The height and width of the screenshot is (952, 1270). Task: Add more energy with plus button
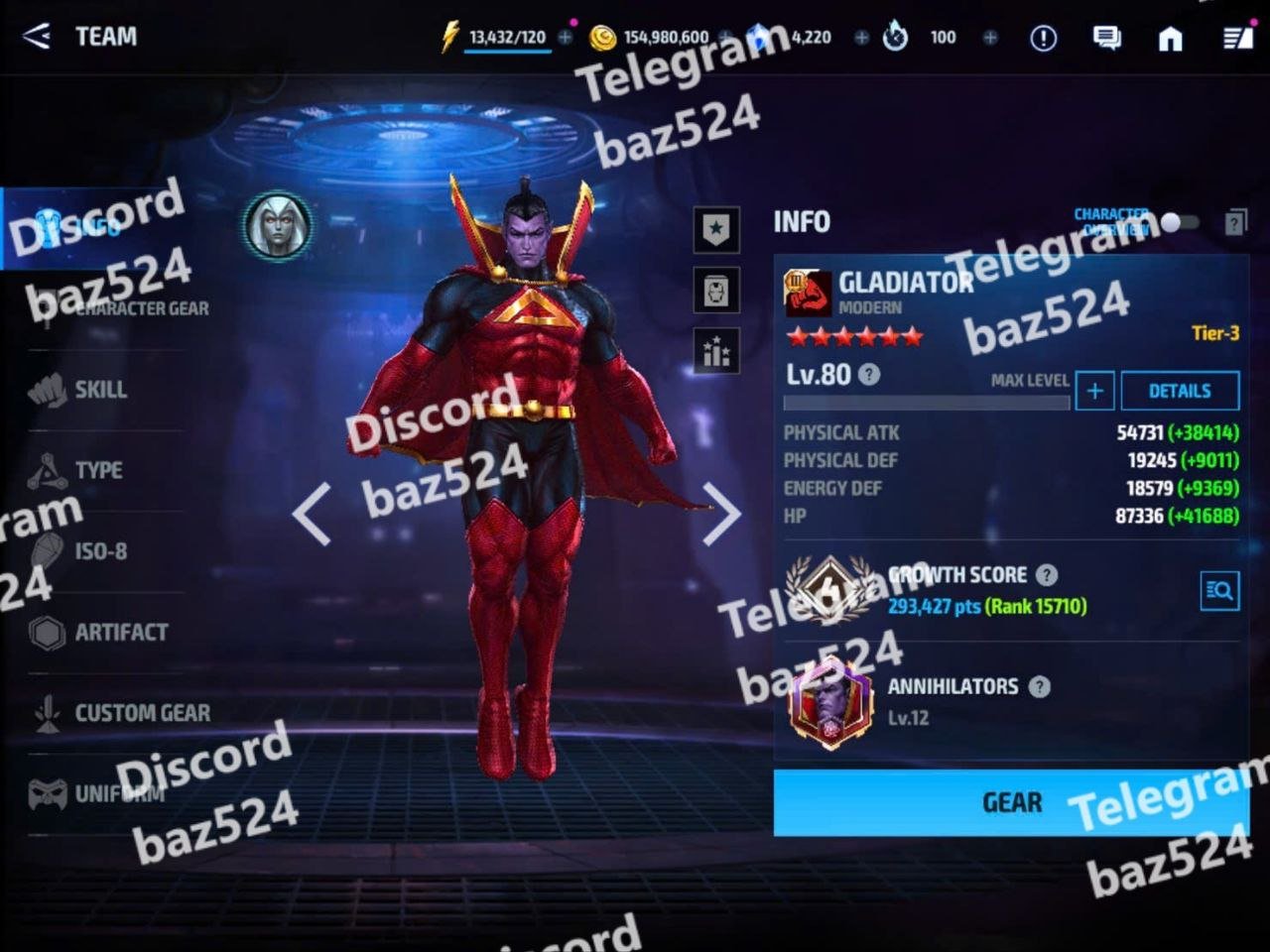pos(565,38)
